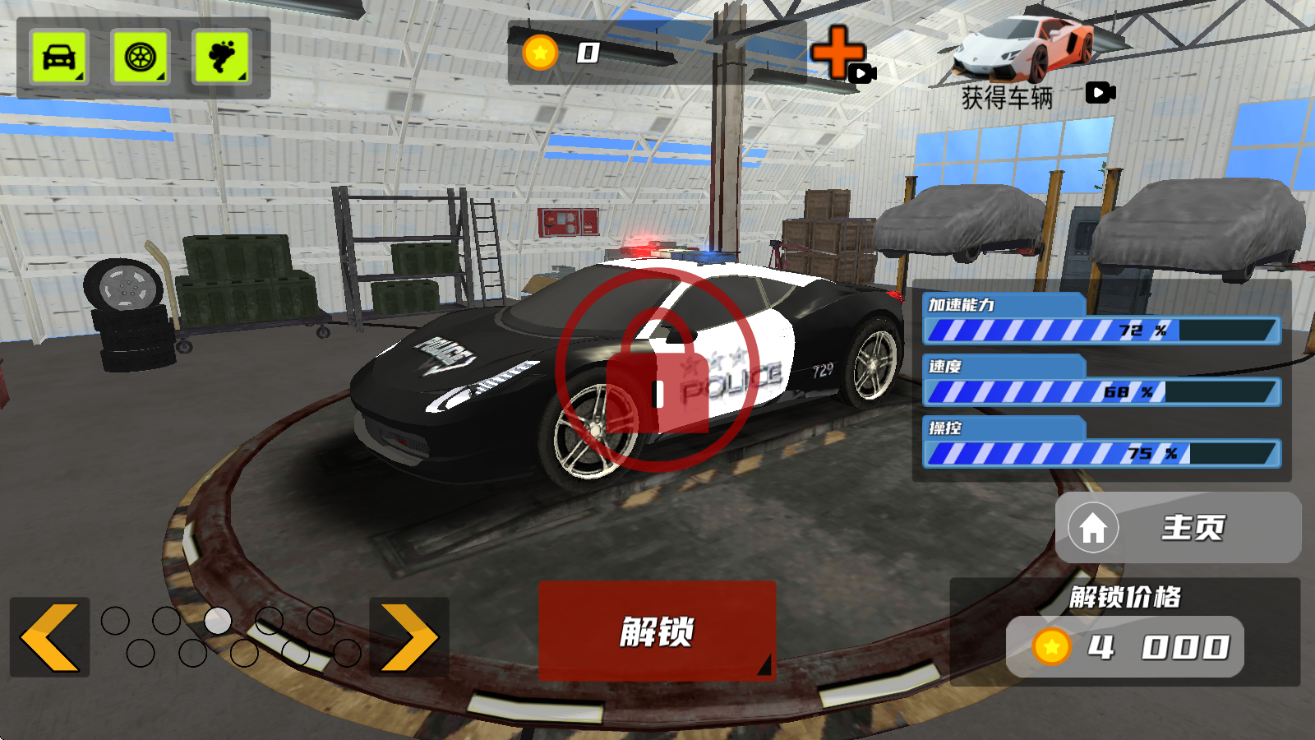
Task: Tap the orange plus to get coins
Action: coord(838,53)
